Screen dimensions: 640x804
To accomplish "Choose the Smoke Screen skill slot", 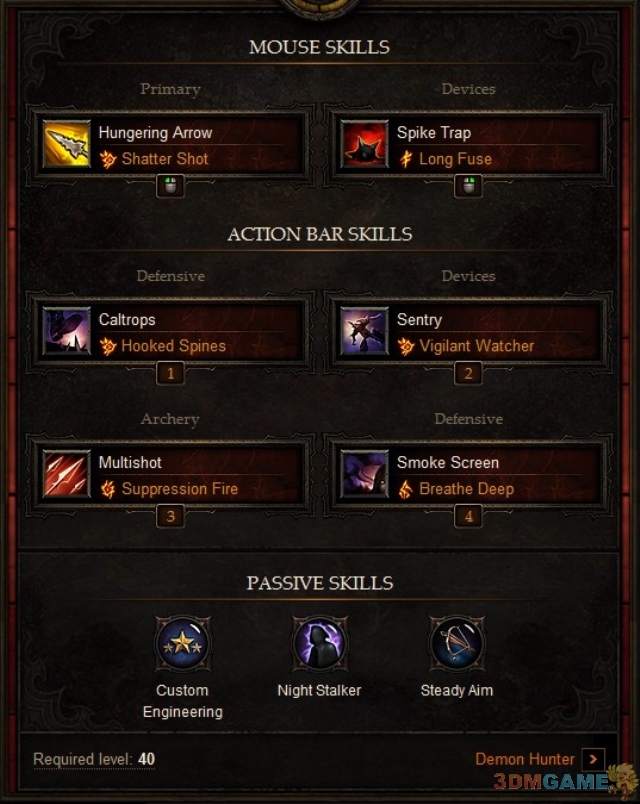I will [468, 476].
